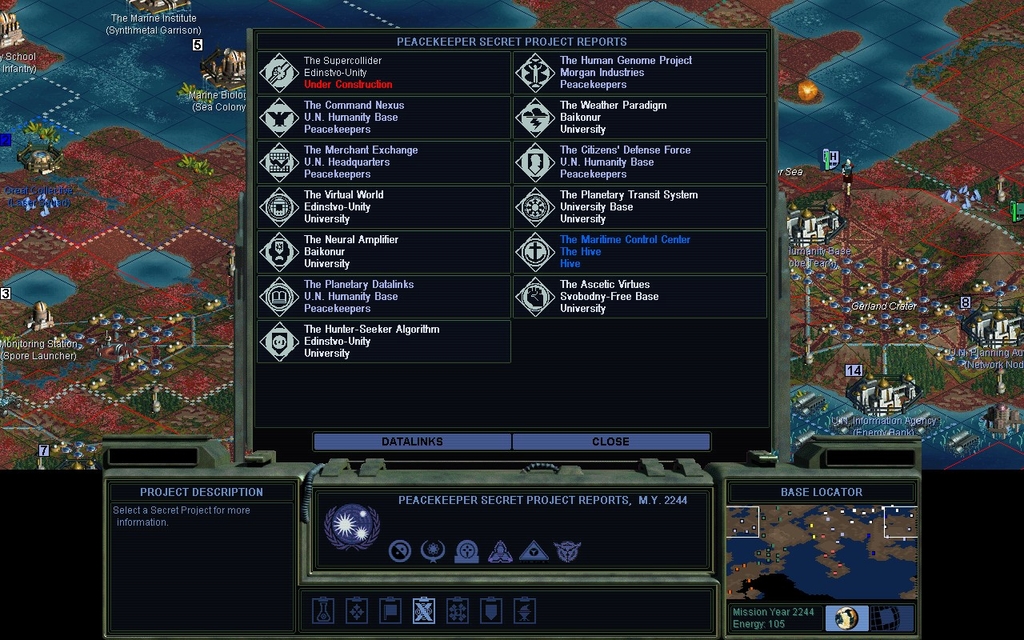
Task: Open the lab flask research report
Action: point(322,610)
